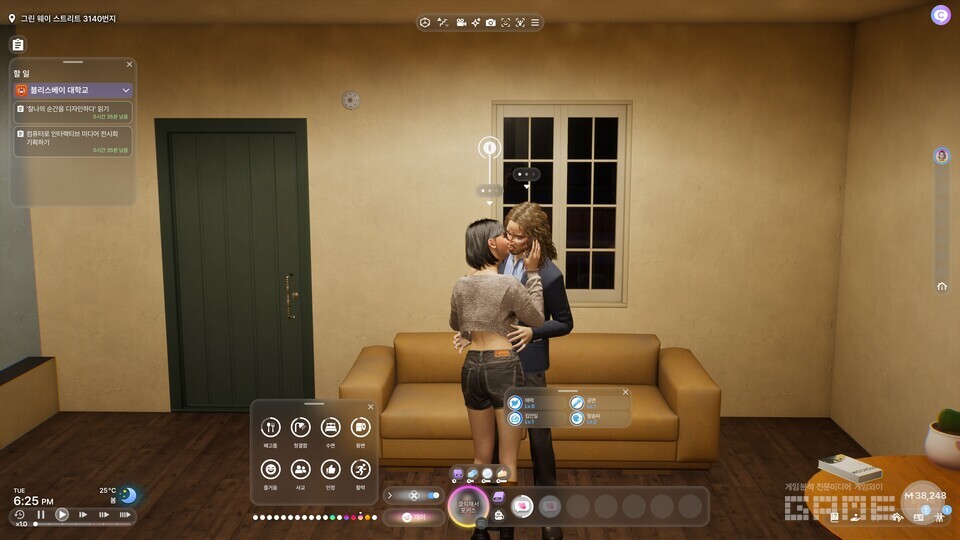Select the social (사교) need icon

[x=300, y=469]
